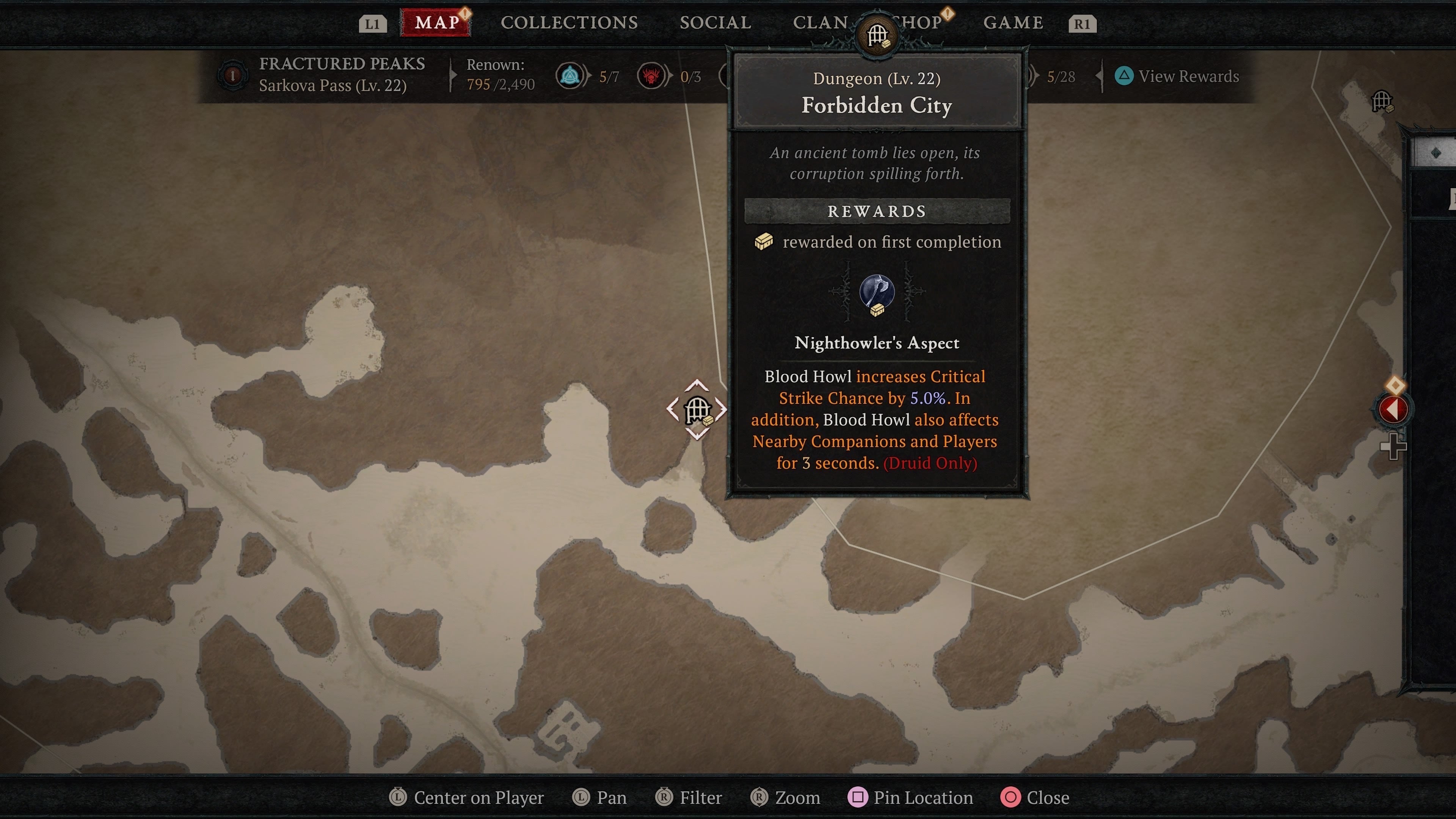Expand the side panel with red arrow
This screenshot has width=1456, height=819.
pyautogui.click(x=1392, y=409)
